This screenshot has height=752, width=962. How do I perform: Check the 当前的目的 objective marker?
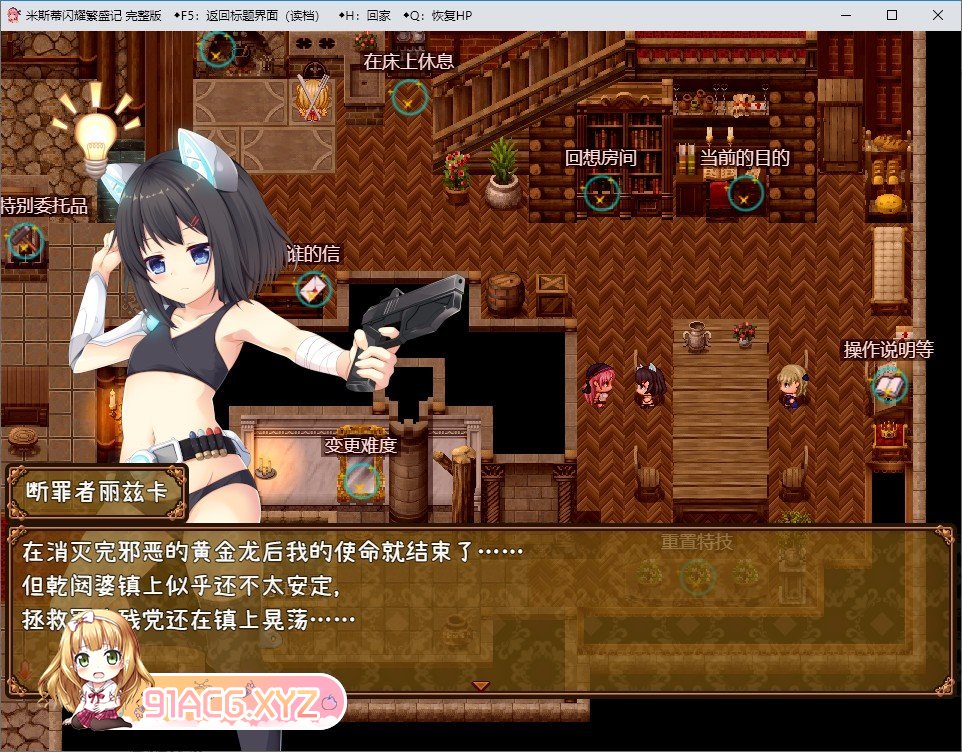point(745,193)
